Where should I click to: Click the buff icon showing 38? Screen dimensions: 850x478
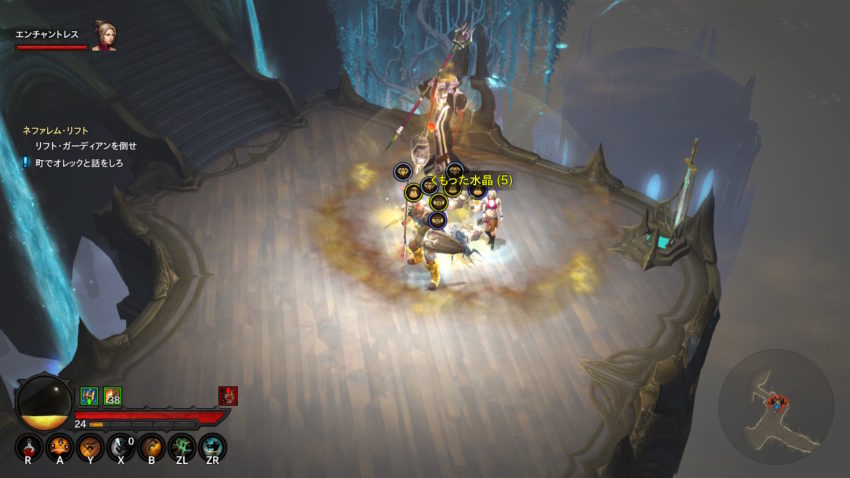[x=113, y=396]
